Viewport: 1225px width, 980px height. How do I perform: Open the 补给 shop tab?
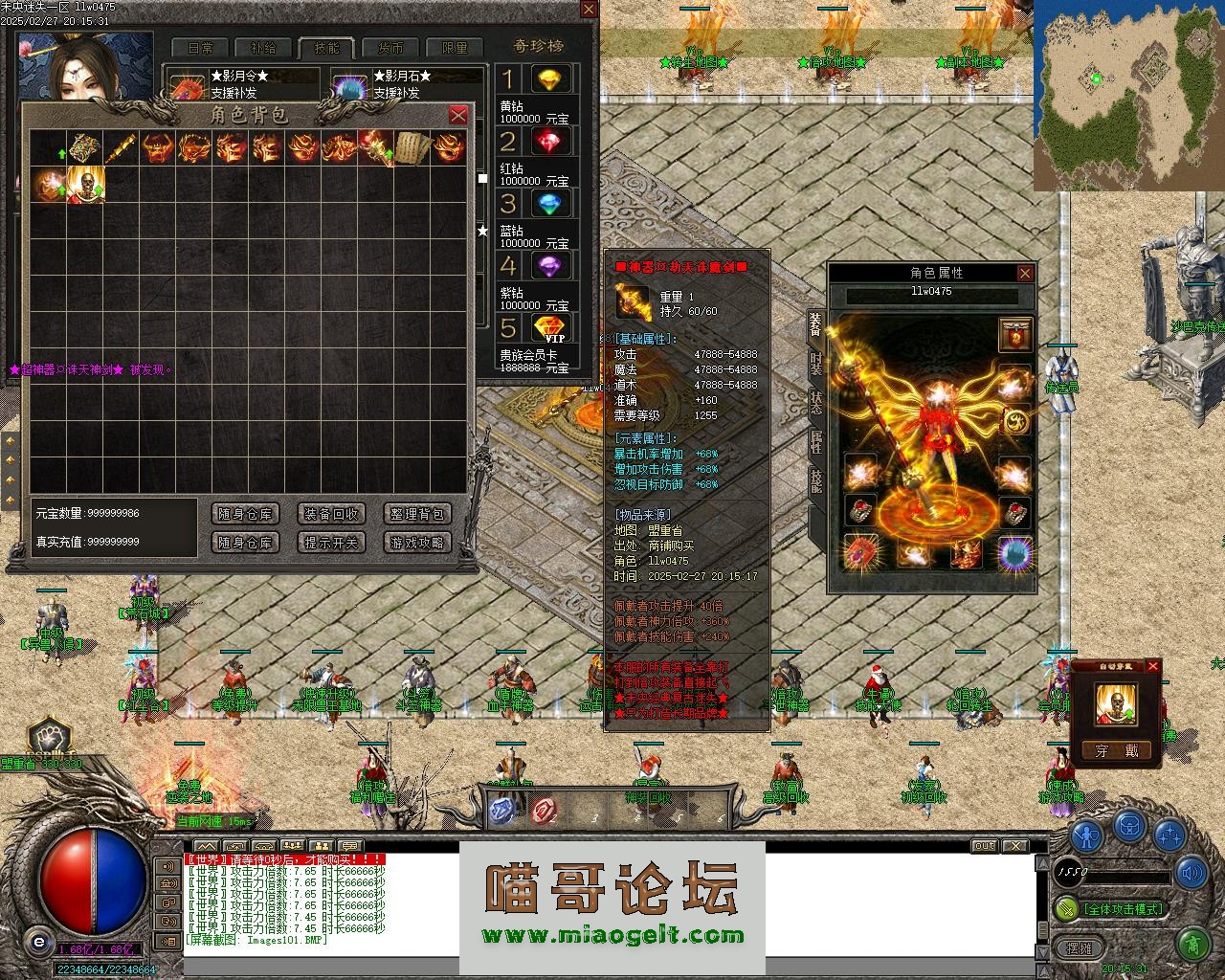263,48
